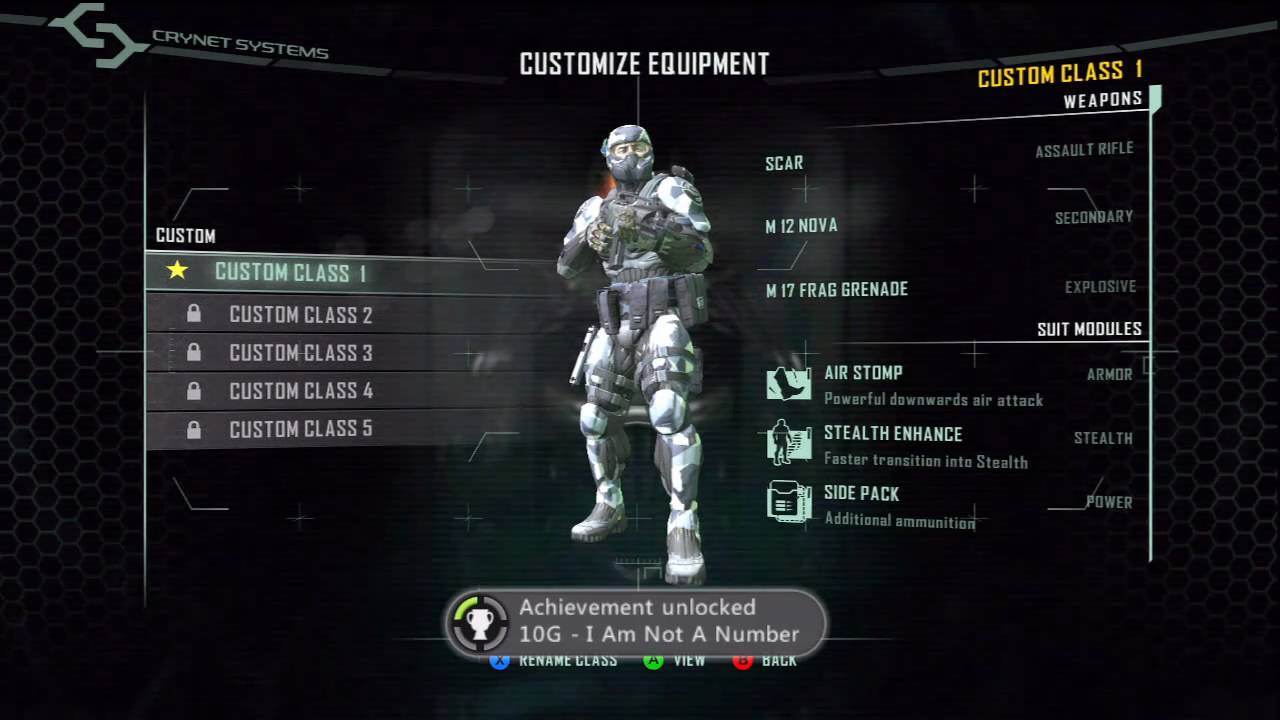
Task: Click the lock icon on Custom Class 5
Action: click(194, 429)
